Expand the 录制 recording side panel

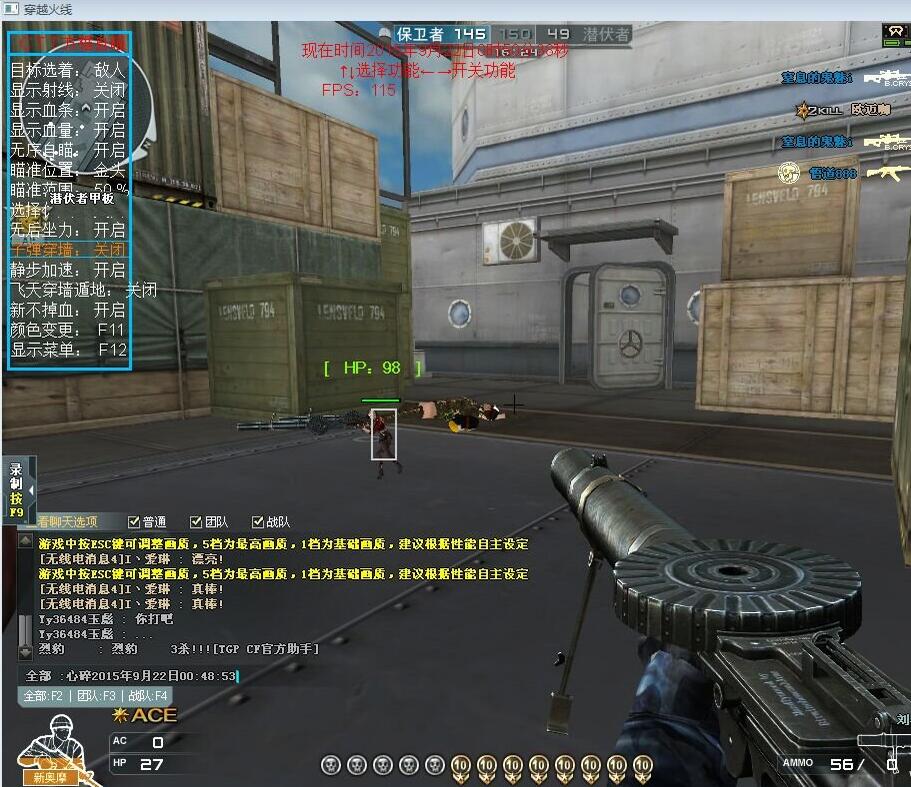point(30,490)
